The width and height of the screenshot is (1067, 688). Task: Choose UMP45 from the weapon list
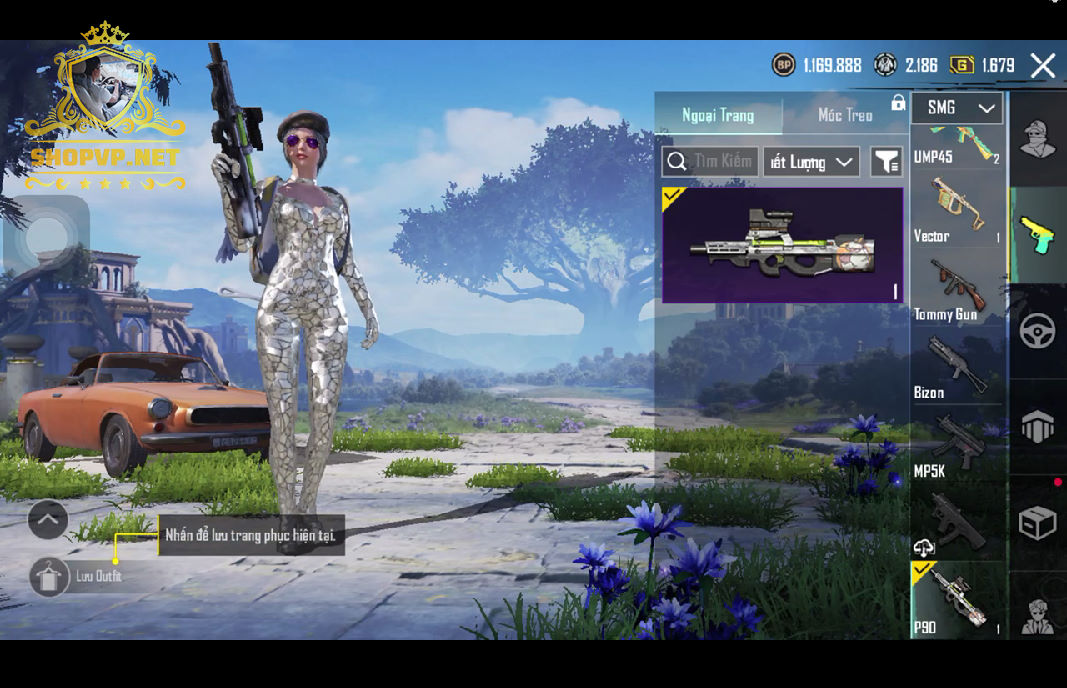click(x=957, y=146)
